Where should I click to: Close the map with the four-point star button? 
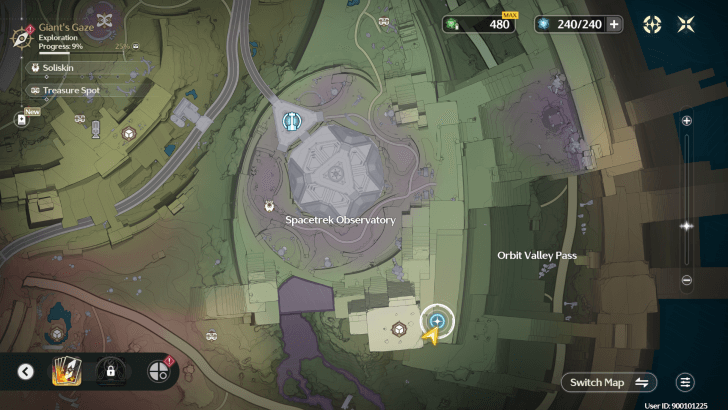(x=688, y=24)
